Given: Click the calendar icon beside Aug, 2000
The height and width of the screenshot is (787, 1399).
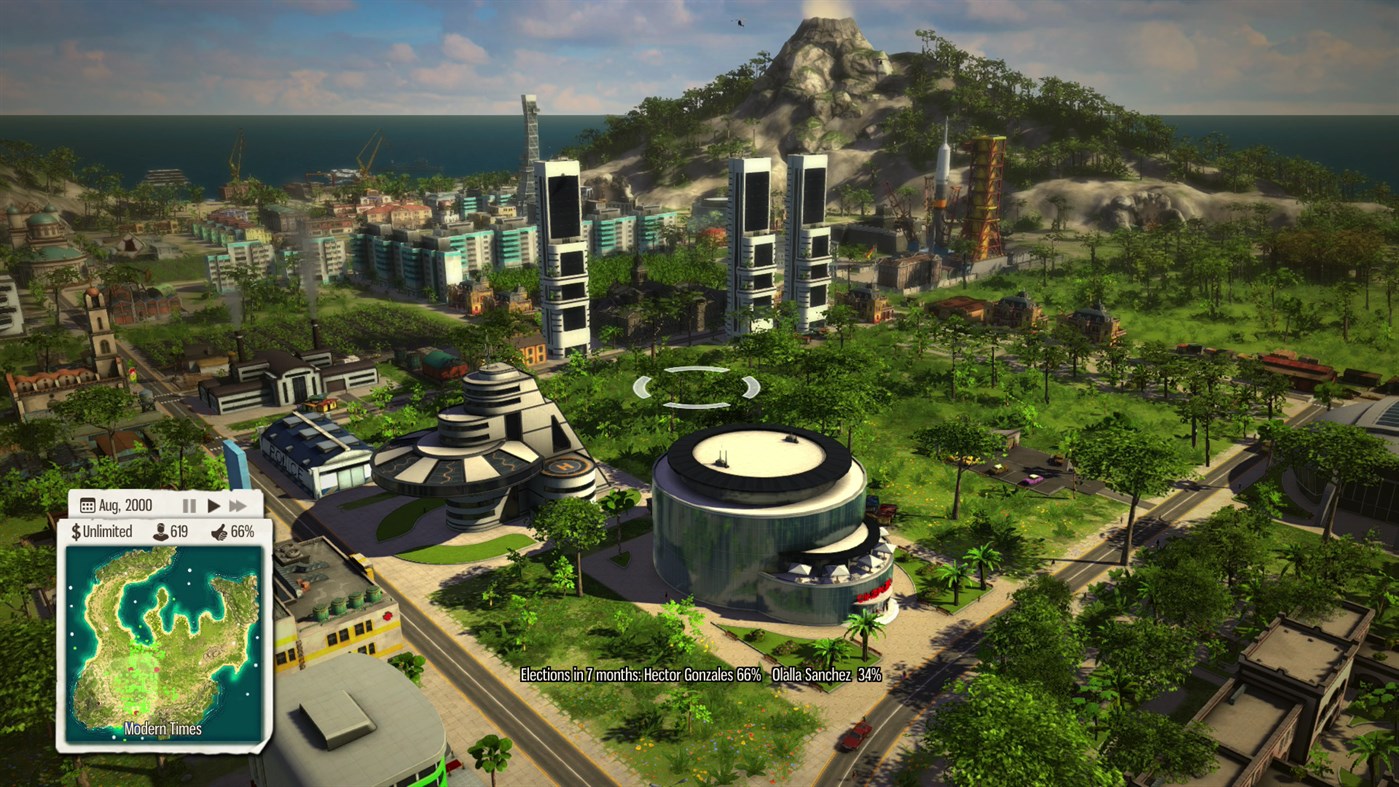Looking at the screenshot, I should pos(87,504).
